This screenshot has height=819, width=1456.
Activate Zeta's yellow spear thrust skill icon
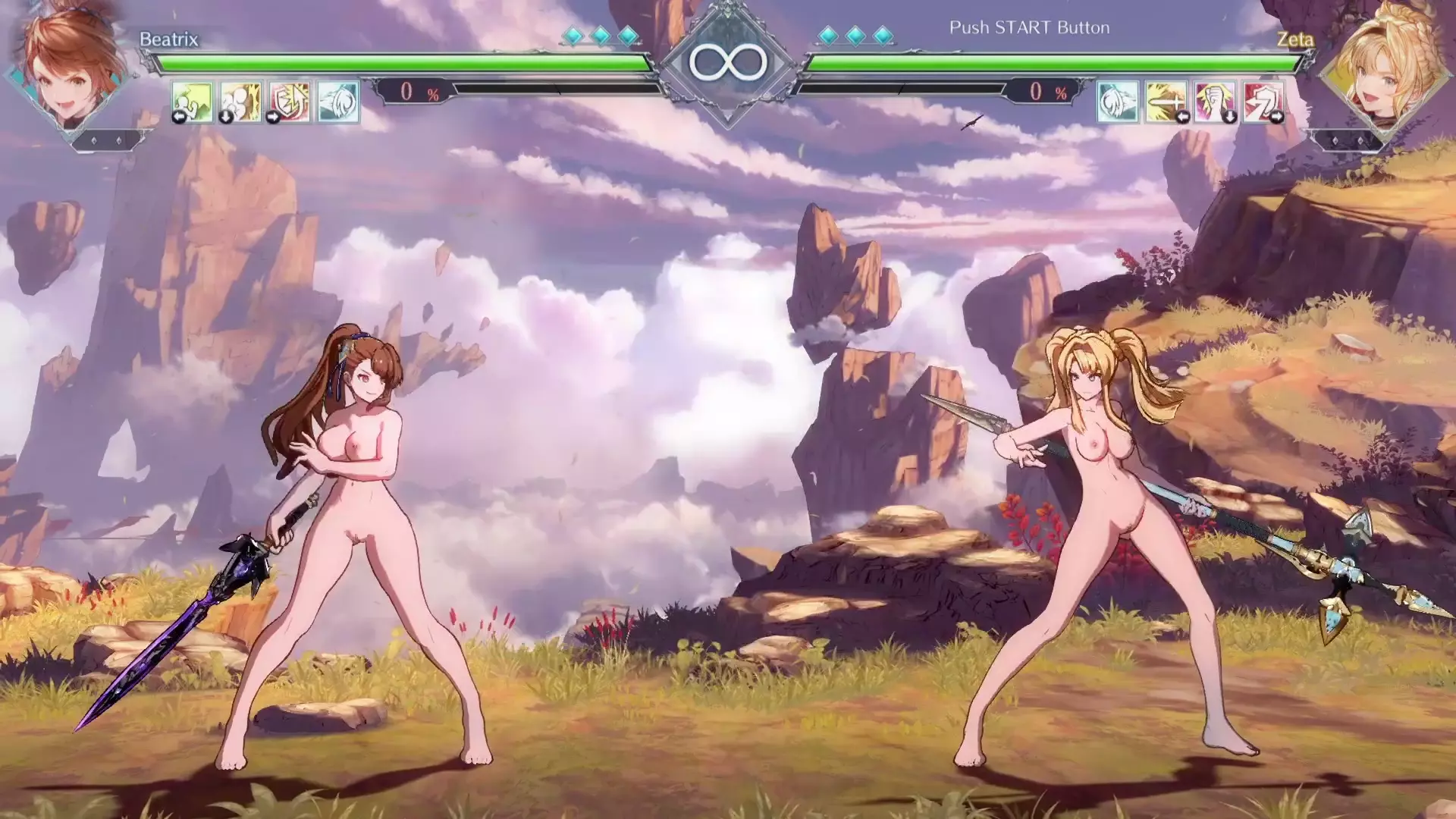(x=1166, y=101)
